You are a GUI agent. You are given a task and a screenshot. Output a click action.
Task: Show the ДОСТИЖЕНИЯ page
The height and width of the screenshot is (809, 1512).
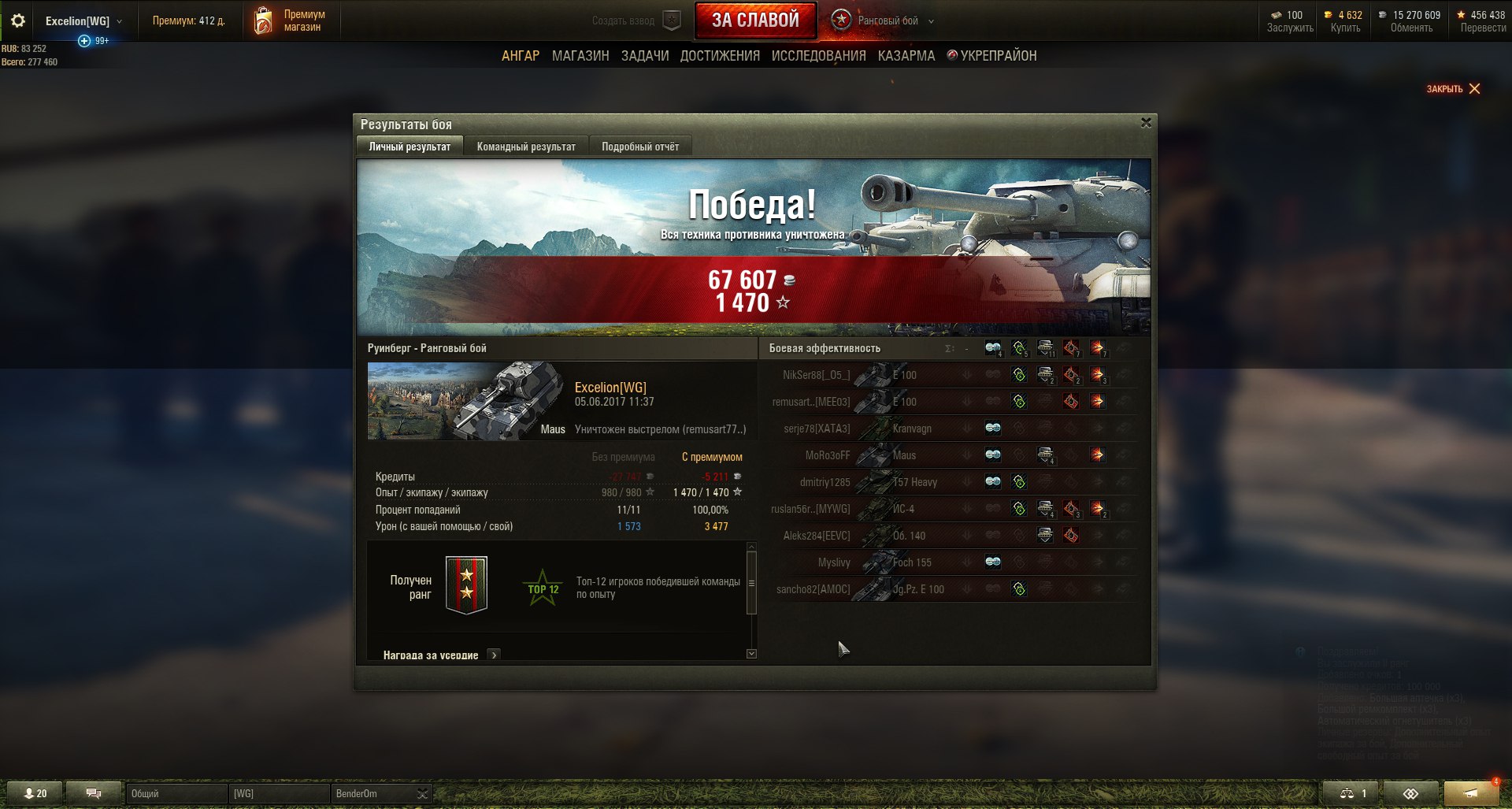pyautogui.click(x=720, y=56)
